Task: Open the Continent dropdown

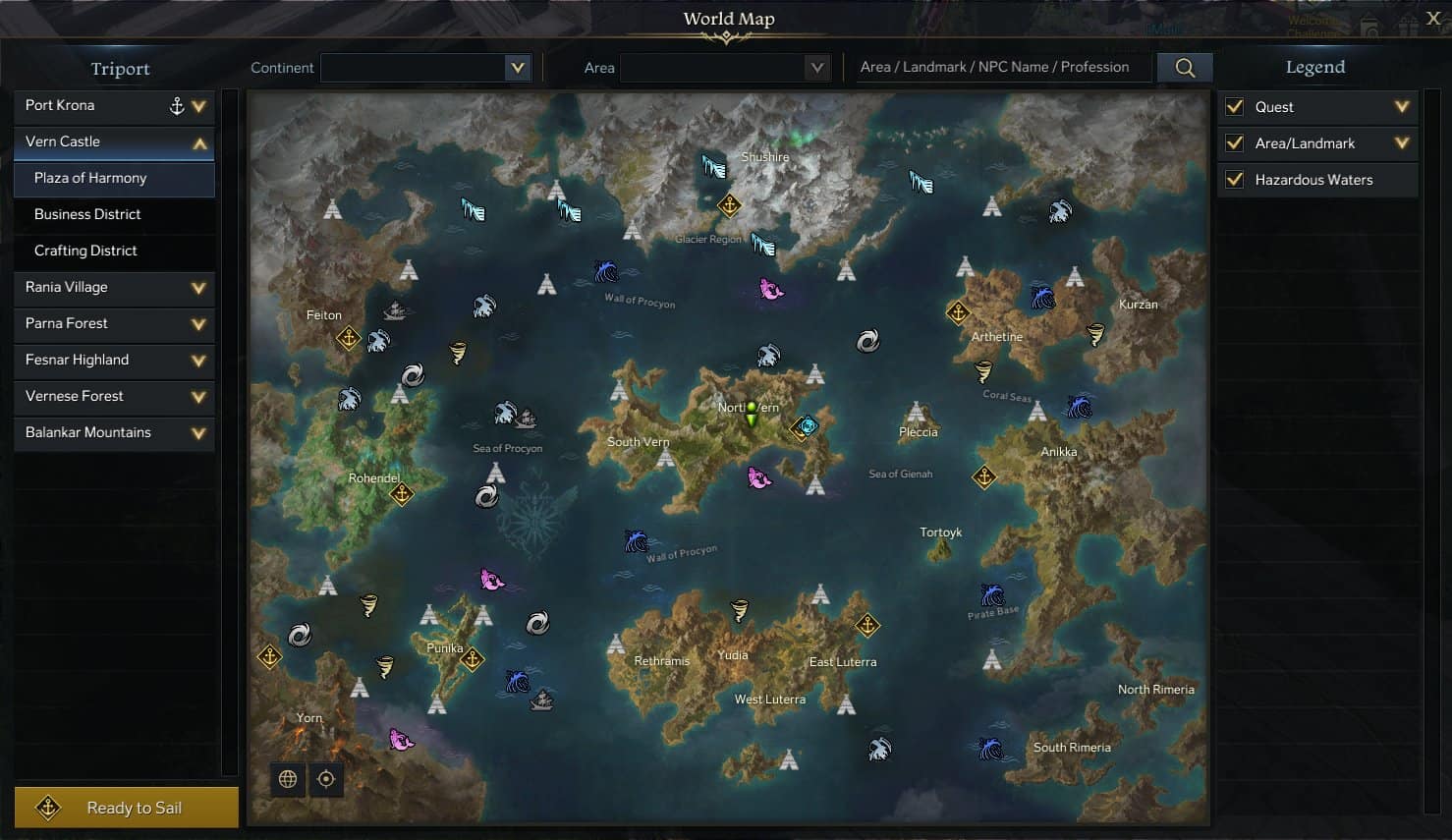Action: 517,68
